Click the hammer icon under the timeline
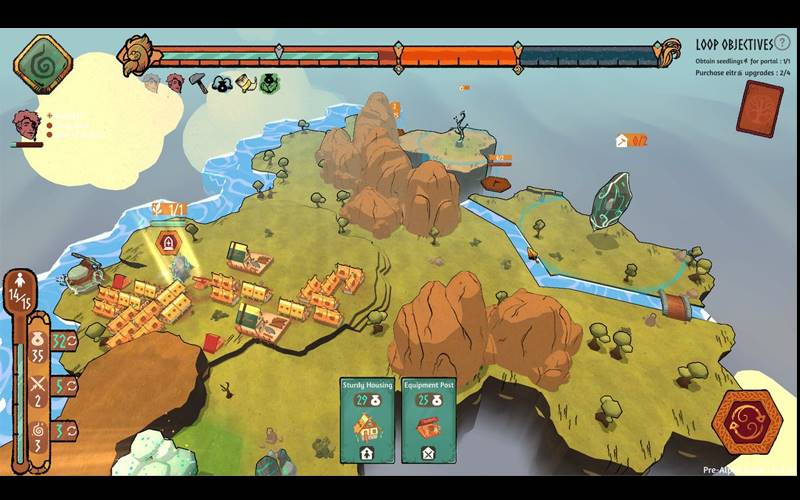Screen dimensions: 800x500 [198, 83]
